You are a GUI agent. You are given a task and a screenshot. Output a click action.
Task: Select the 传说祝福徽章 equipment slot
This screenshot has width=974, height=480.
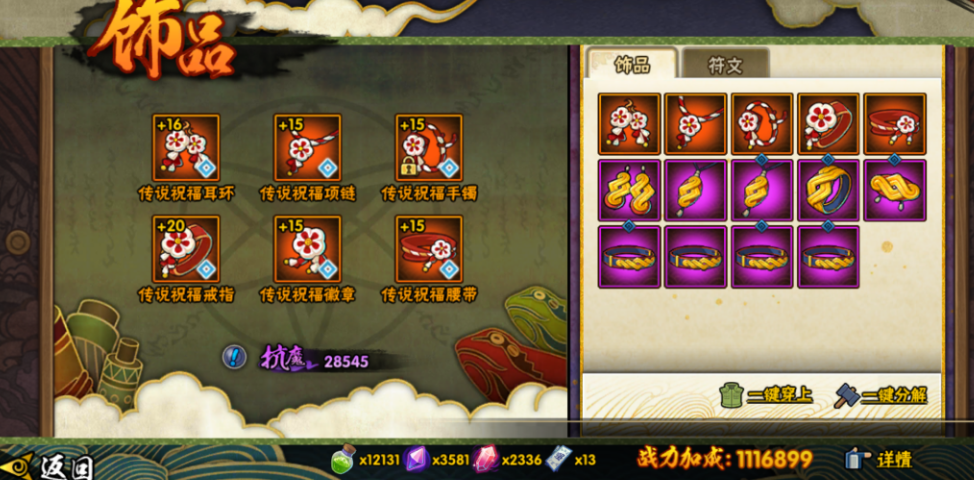(x=308, y=249)
